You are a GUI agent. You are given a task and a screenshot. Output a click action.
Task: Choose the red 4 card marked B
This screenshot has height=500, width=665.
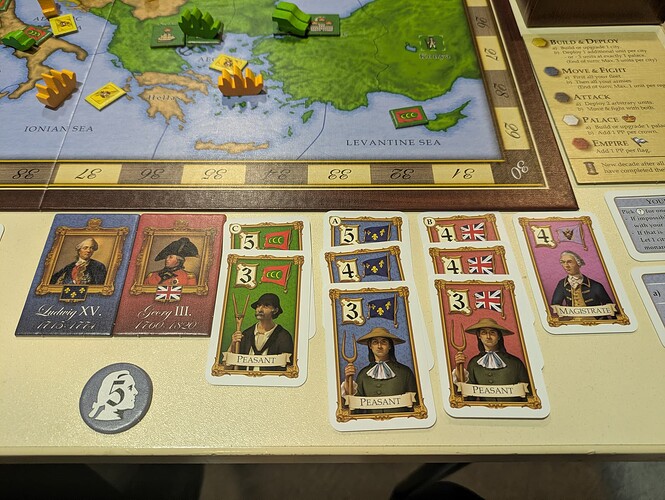(462, 230)
